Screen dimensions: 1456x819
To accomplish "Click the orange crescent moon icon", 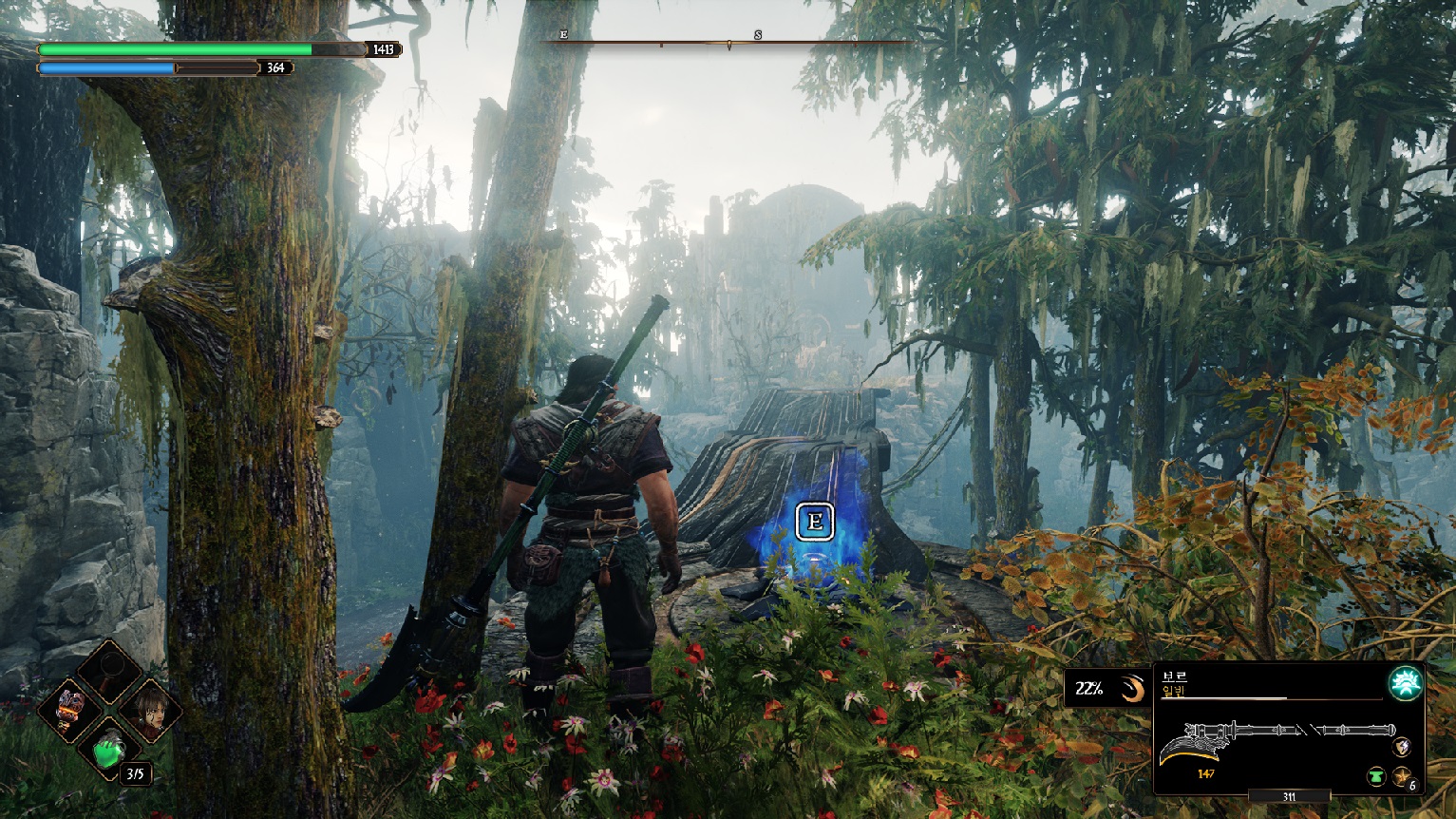I will click(x=1131, y=689).
